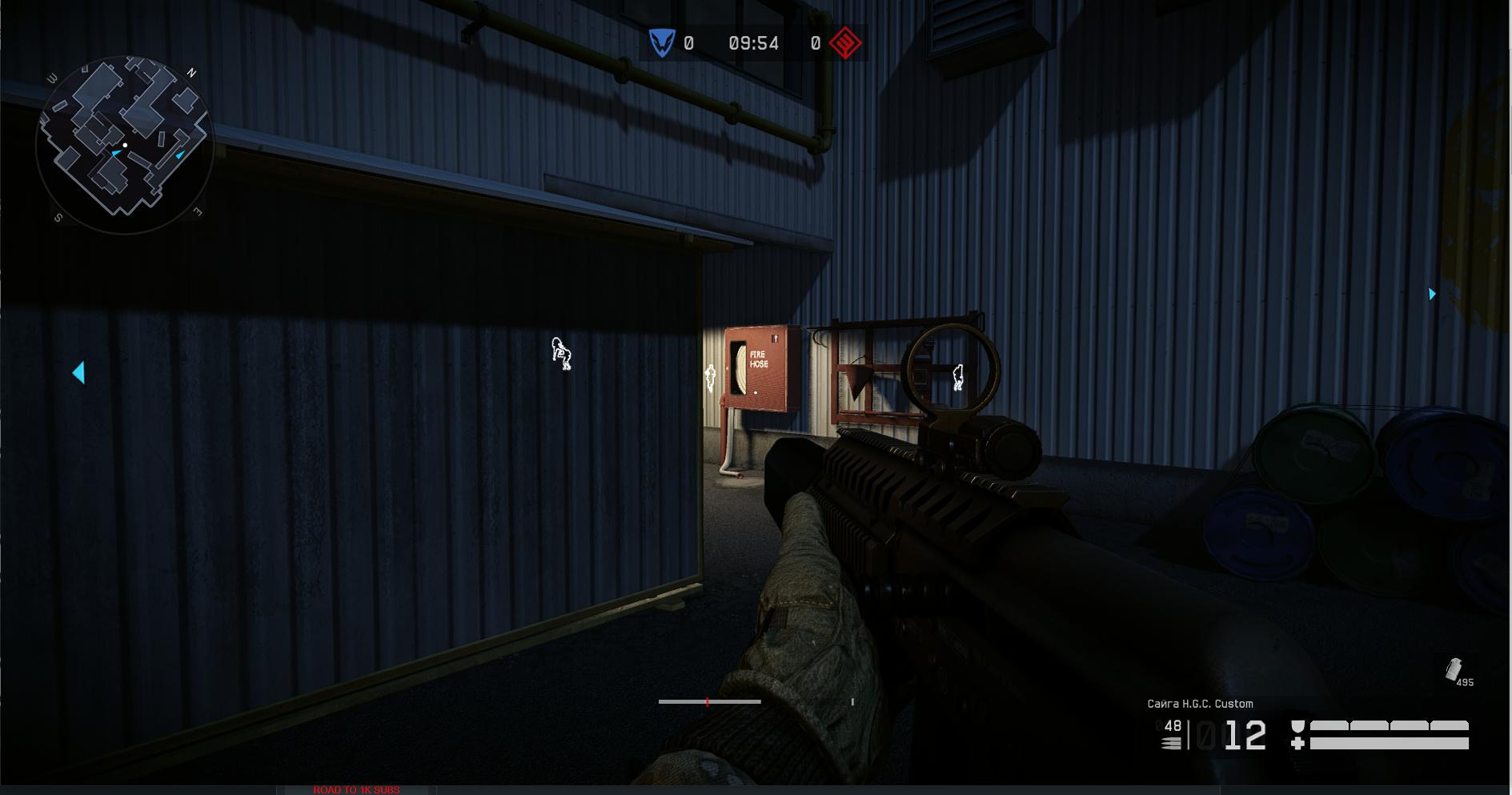This screenshot has height=795, width=1512.
Task: Click the "ROAD TO 1K SUBS" overlay banner
Action: [x=356, y=789]
